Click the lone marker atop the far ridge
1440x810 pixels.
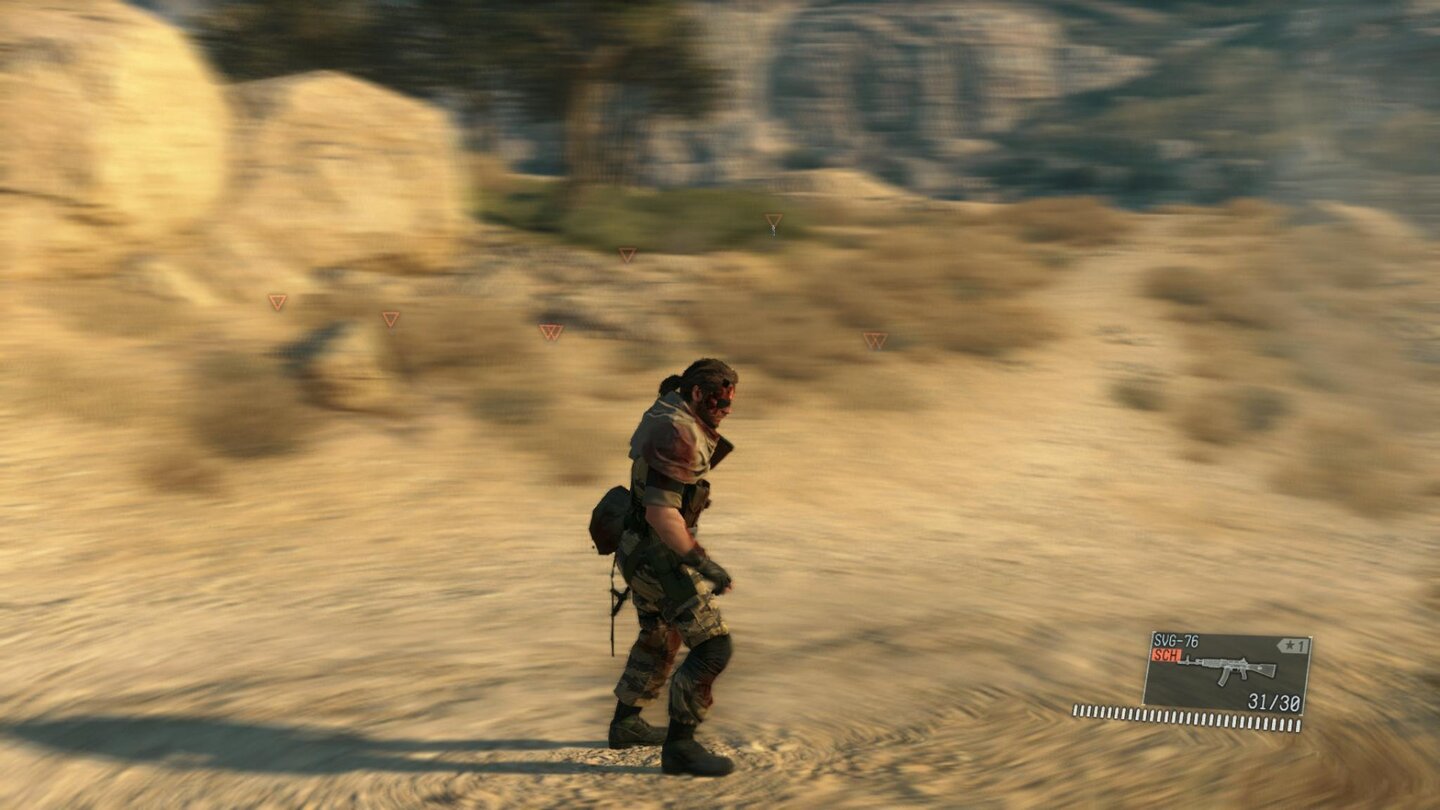[774, 217]
